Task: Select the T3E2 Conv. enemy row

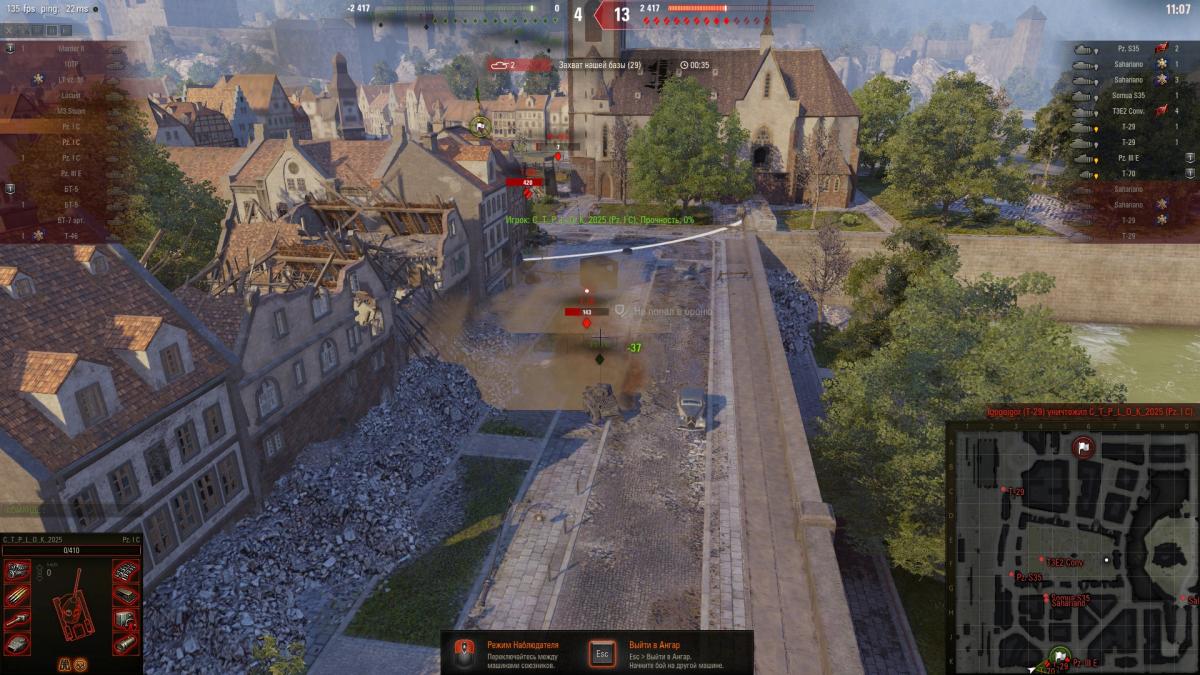Action: [1130, 111]
